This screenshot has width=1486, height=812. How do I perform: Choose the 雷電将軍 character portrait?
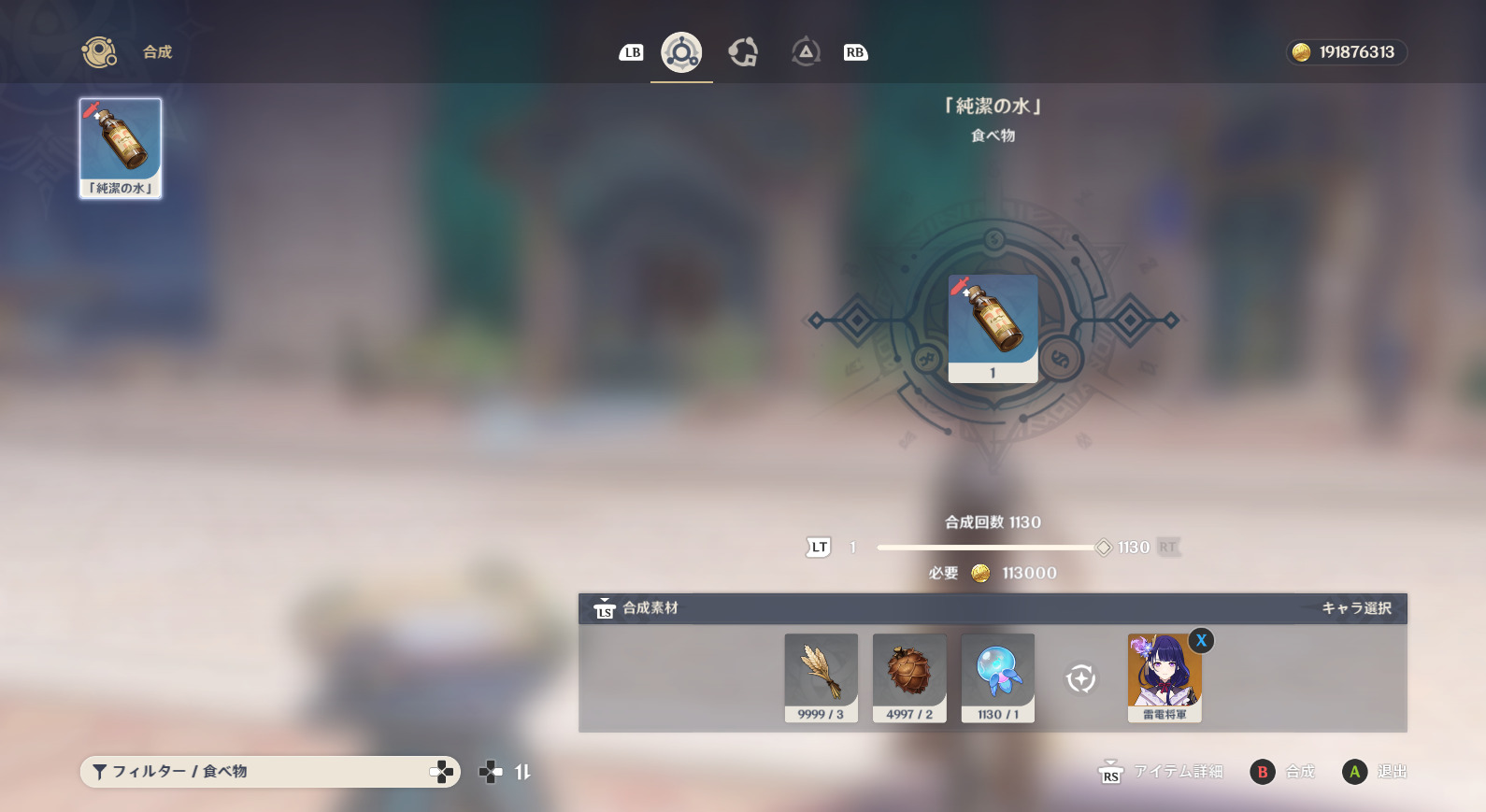tap(1164, 677)
